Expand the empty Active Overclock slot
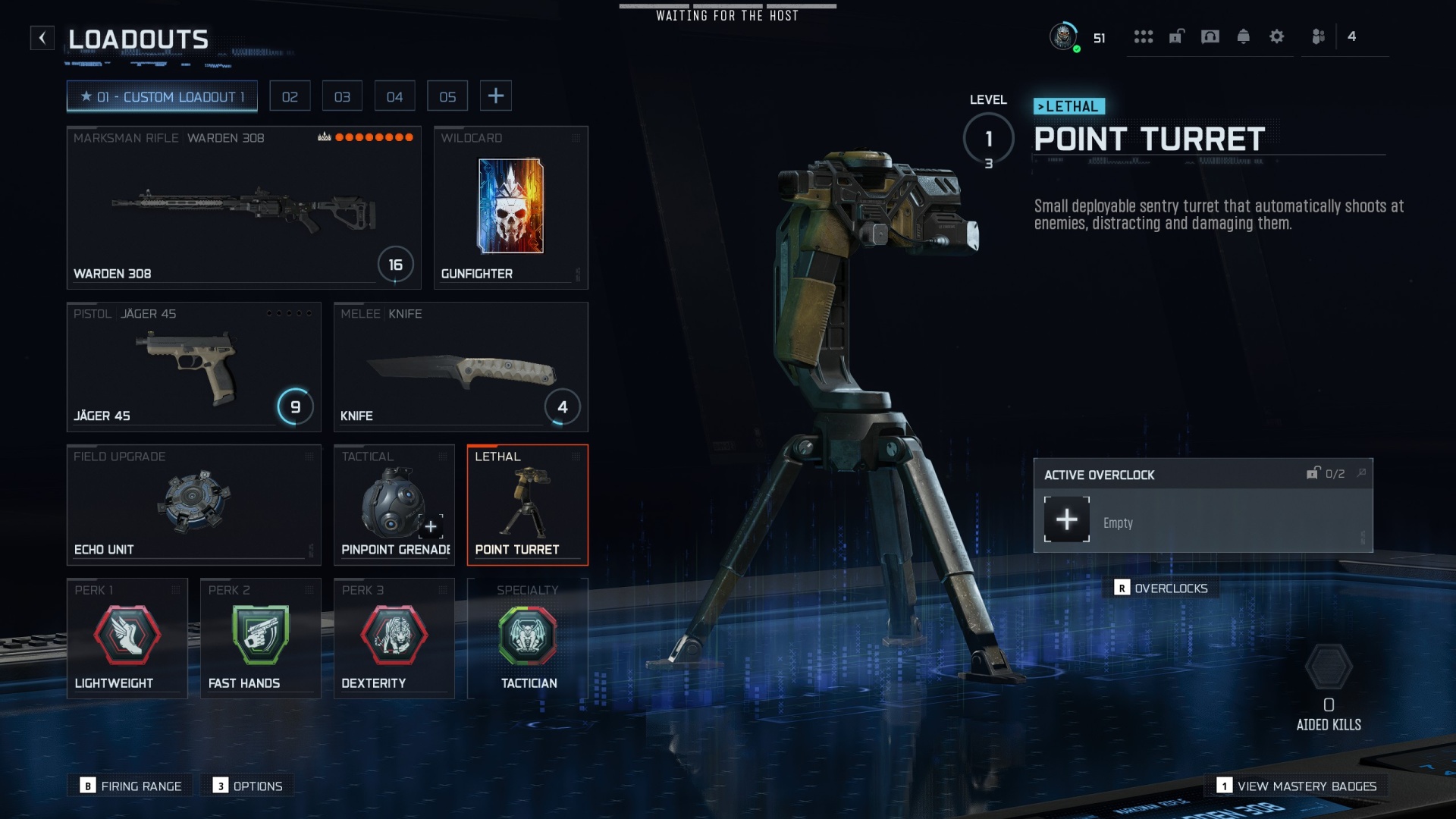Image resolution: width=1456 pixels, height=819 pixels. (x=1066, y=519)
